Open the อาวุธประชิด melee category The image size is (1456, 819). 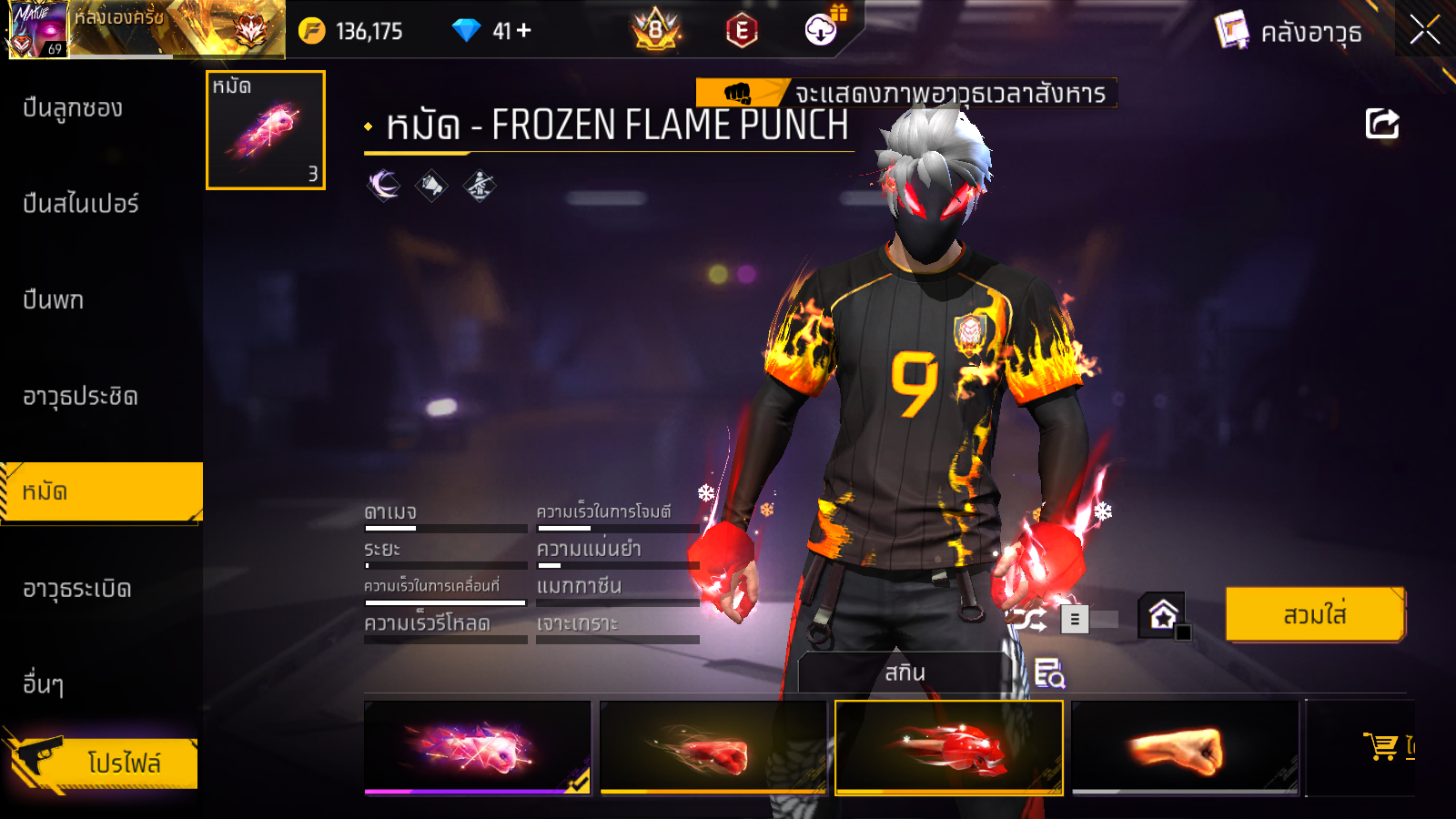click(x=80, y=397)
